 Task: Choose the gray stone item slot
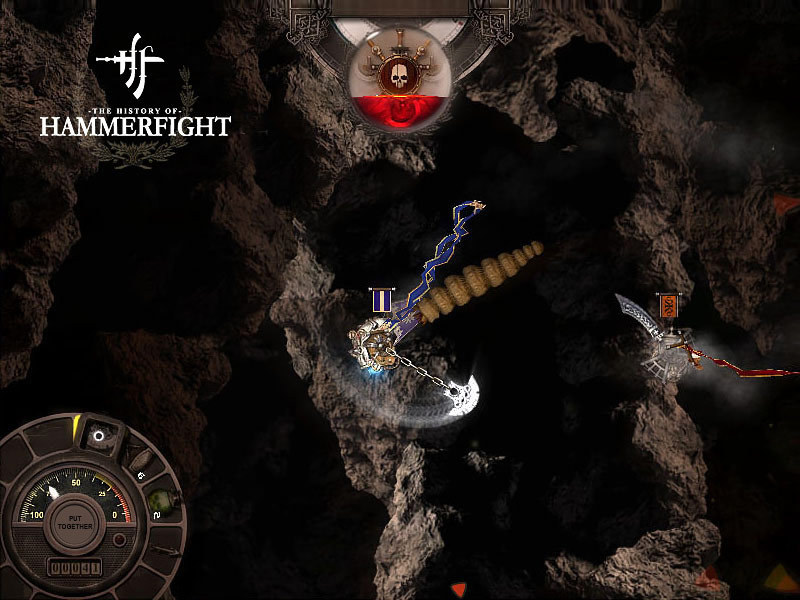[x=142, y=461]
